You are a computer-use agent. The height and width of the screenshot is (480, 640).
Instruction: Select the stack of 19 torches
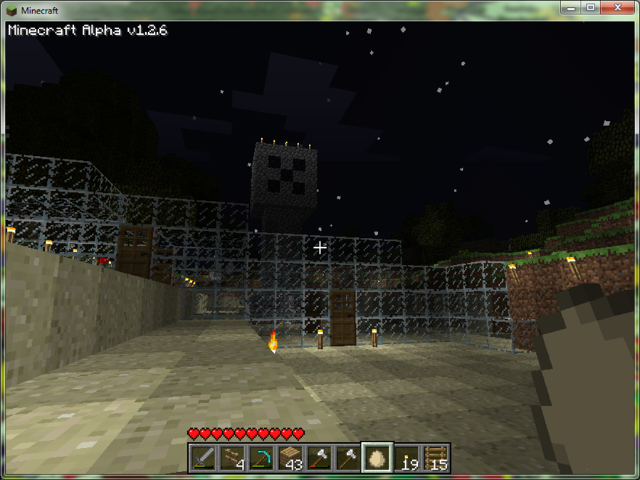(407, 458)
